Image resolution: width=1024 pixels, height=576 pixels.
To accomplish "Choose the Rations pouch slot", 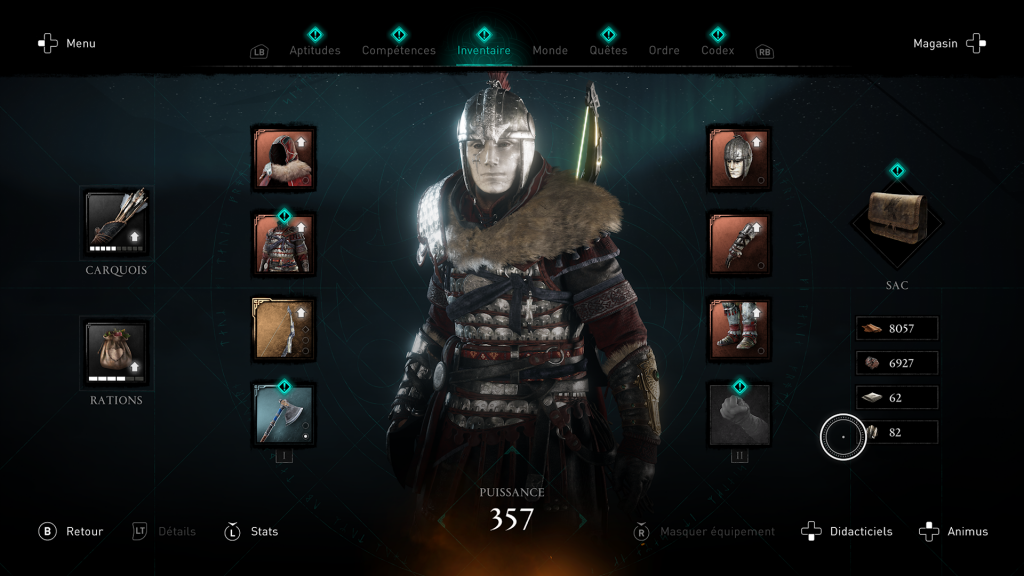I will [x=116, y=353].
